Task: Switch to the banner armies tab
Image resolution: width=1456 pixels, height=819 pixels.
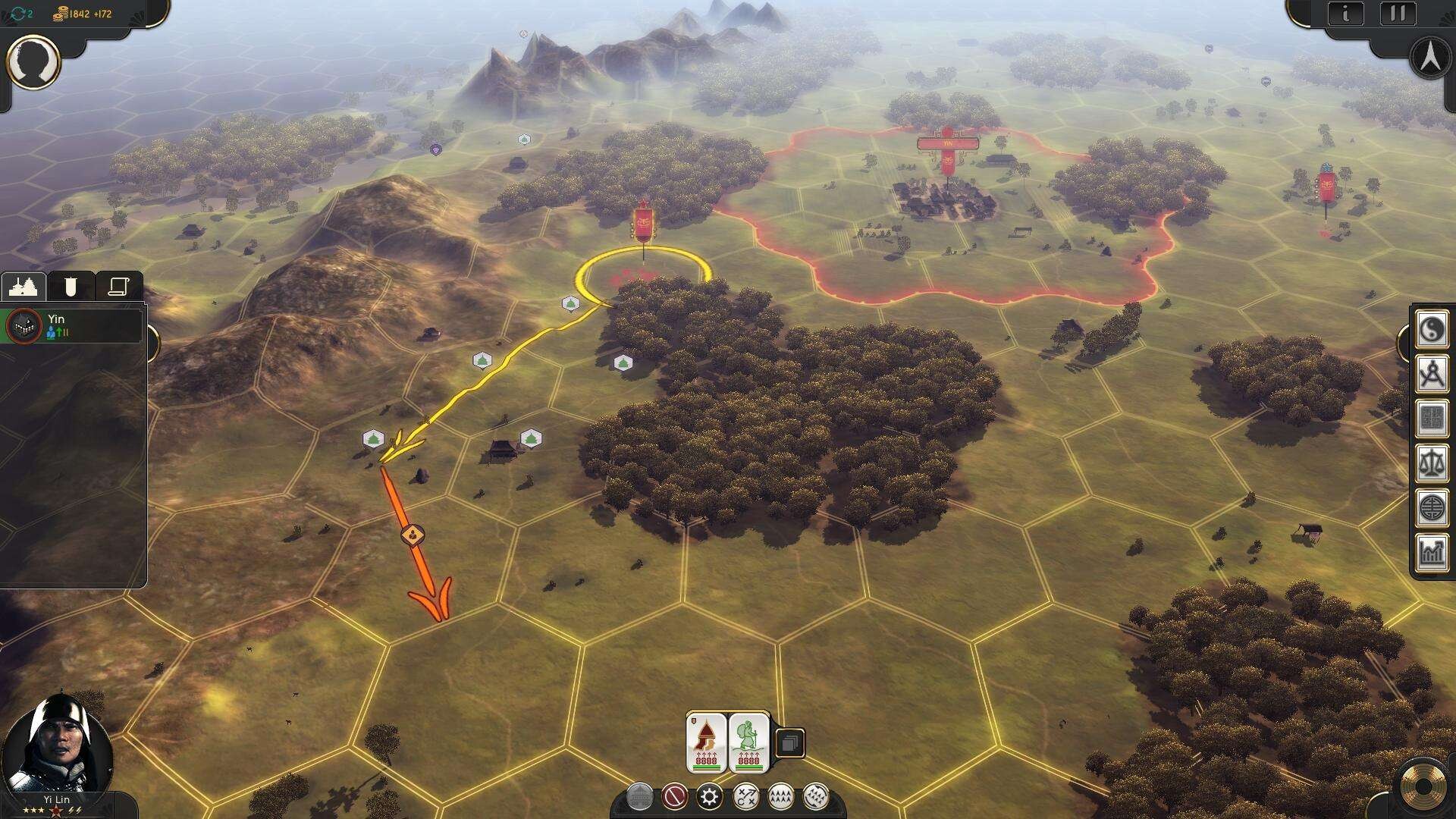Action: 71,287
